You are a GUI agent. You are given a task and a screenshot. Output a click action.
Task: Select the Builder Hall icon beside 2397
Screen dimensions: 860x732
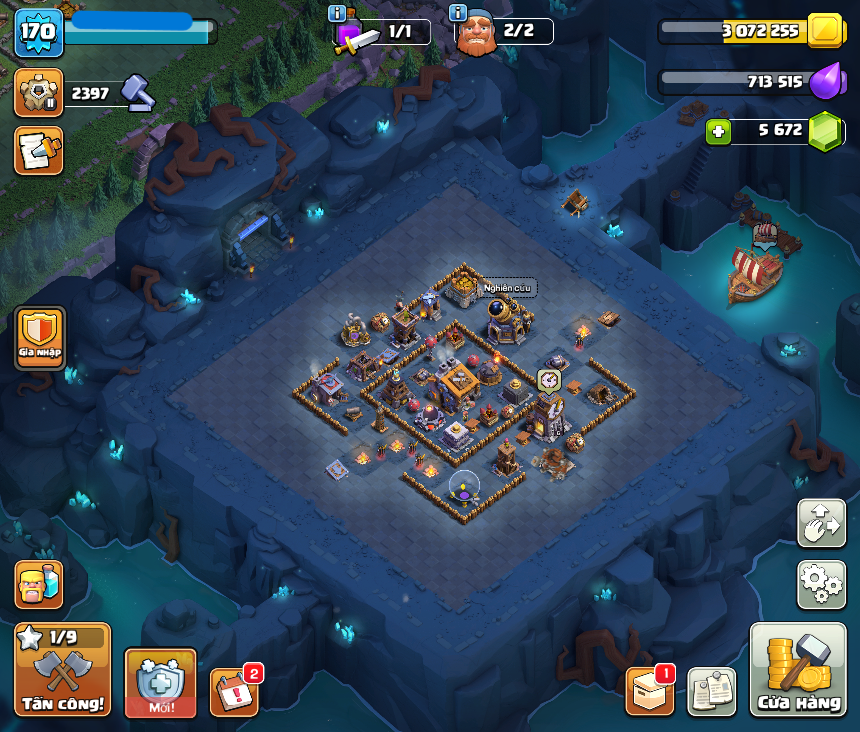pos(39,93)
